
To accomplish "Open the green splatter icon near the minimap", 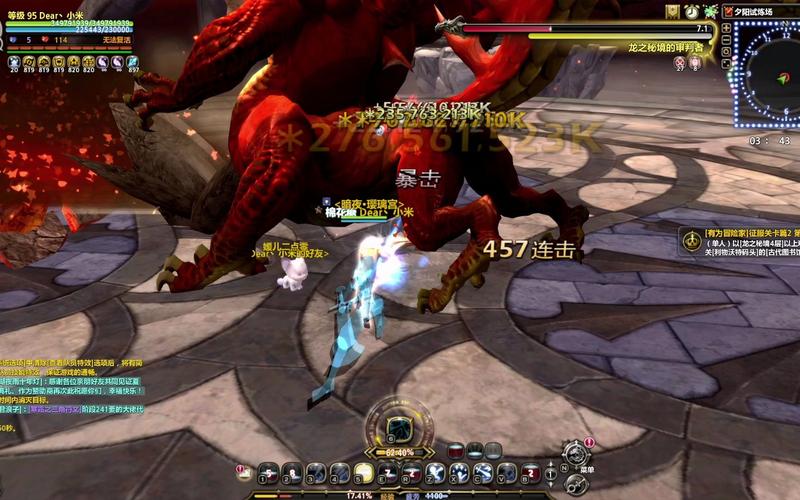I will pyautogui.click(x=710, y=11).
